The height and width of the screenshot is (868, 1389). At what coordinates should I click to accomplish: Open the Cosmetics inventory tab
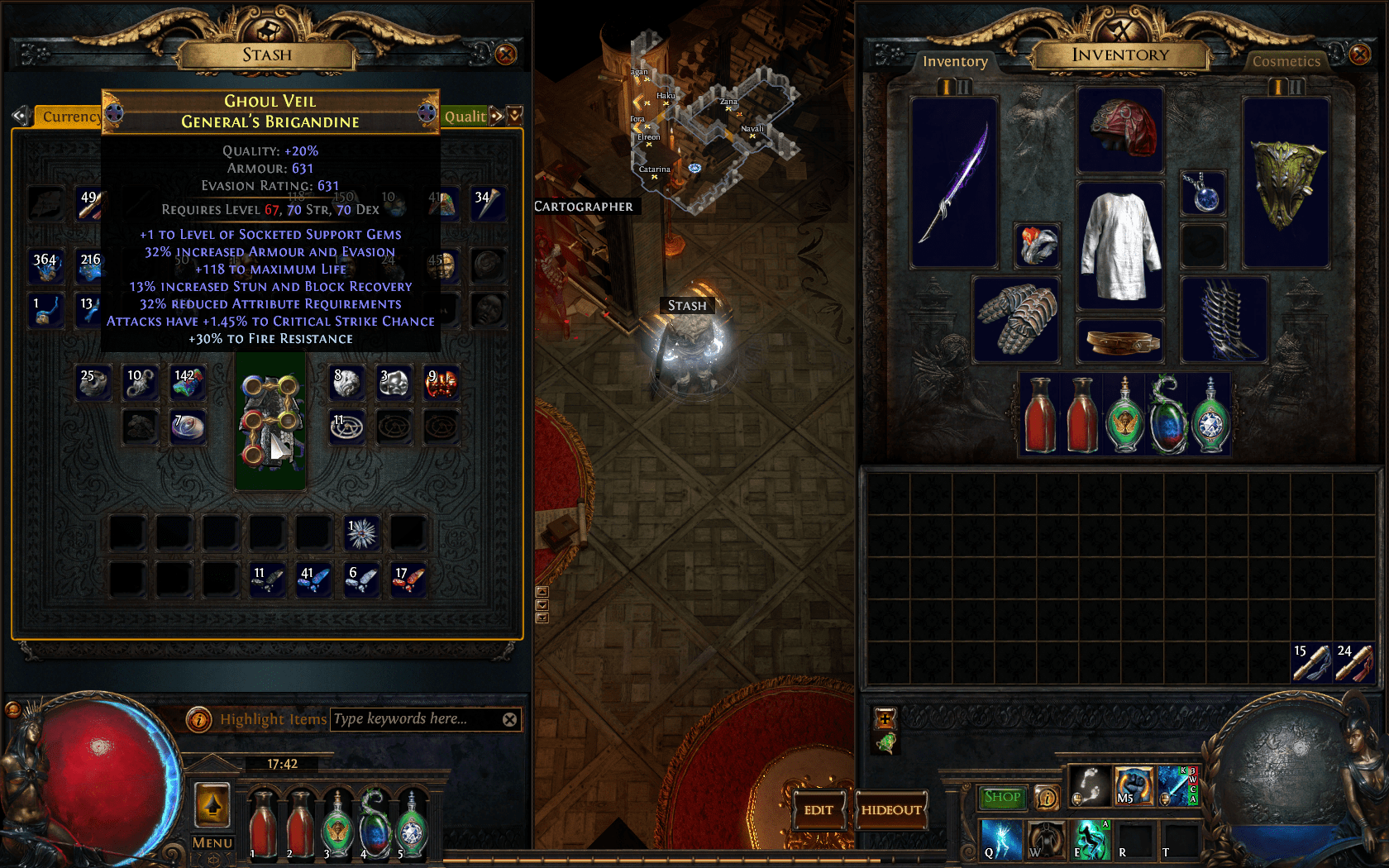click(x=1286, y=61)
